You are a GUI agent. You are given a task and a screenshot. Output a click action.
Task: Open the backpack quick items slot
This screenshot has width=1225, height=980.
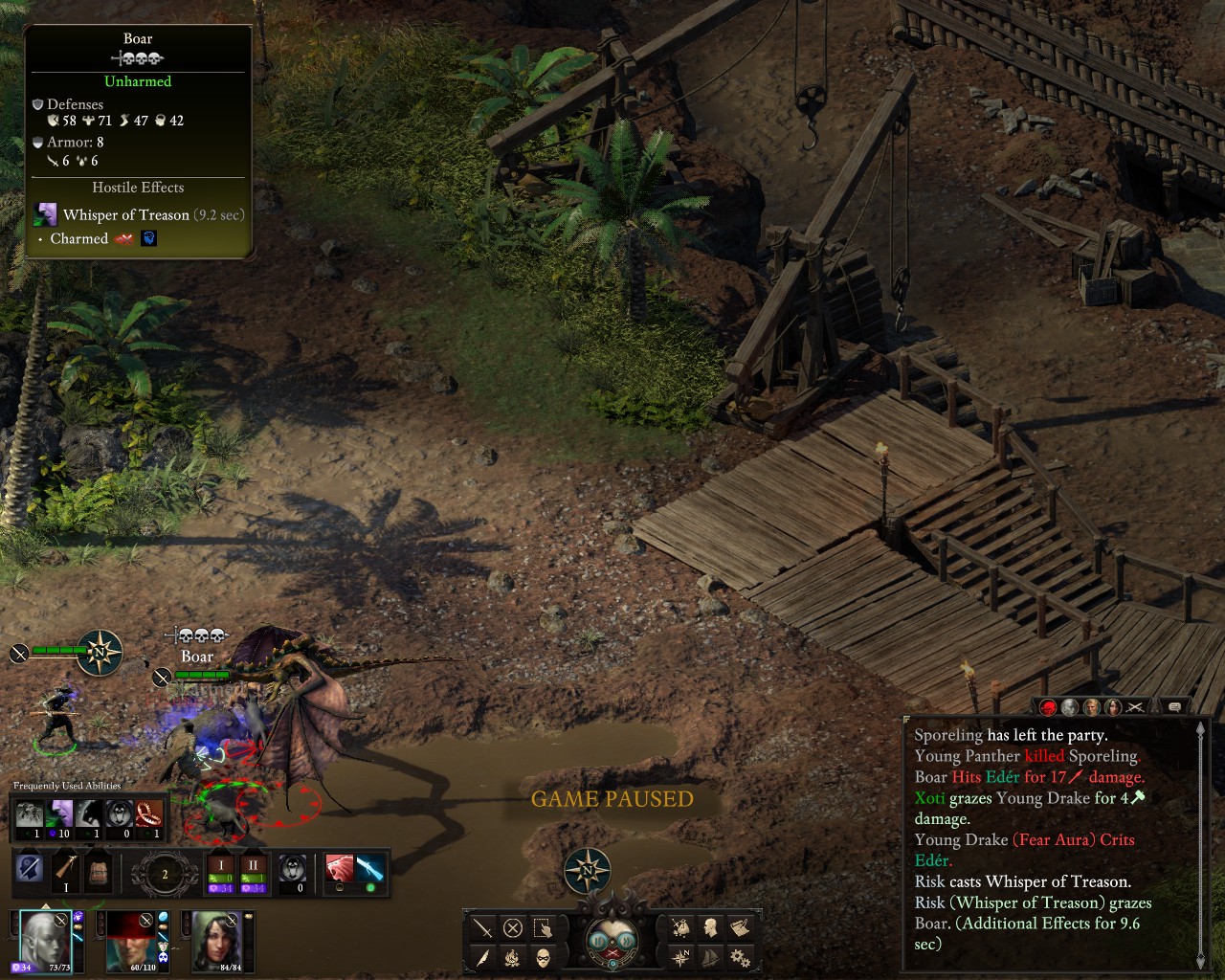point(99,870)
